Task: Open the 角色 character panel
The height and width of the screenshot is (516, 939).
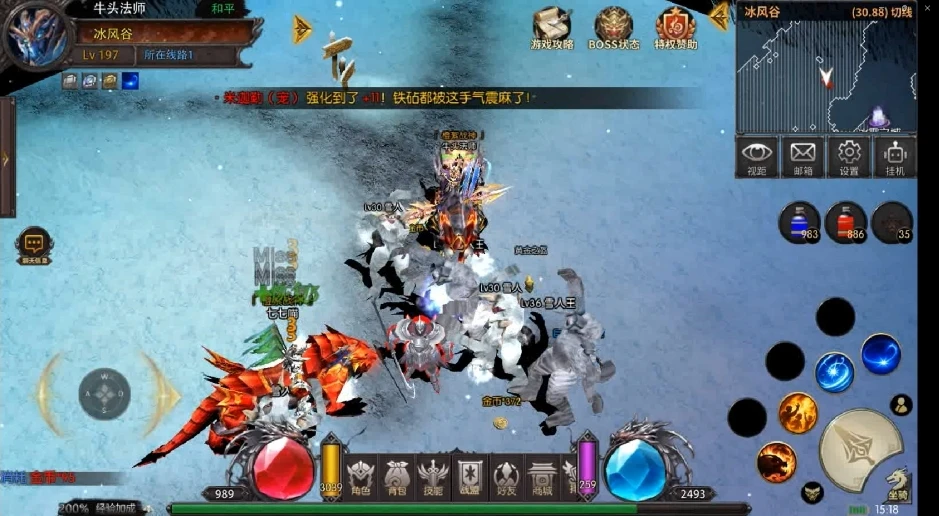Action: tap(360, 476)
